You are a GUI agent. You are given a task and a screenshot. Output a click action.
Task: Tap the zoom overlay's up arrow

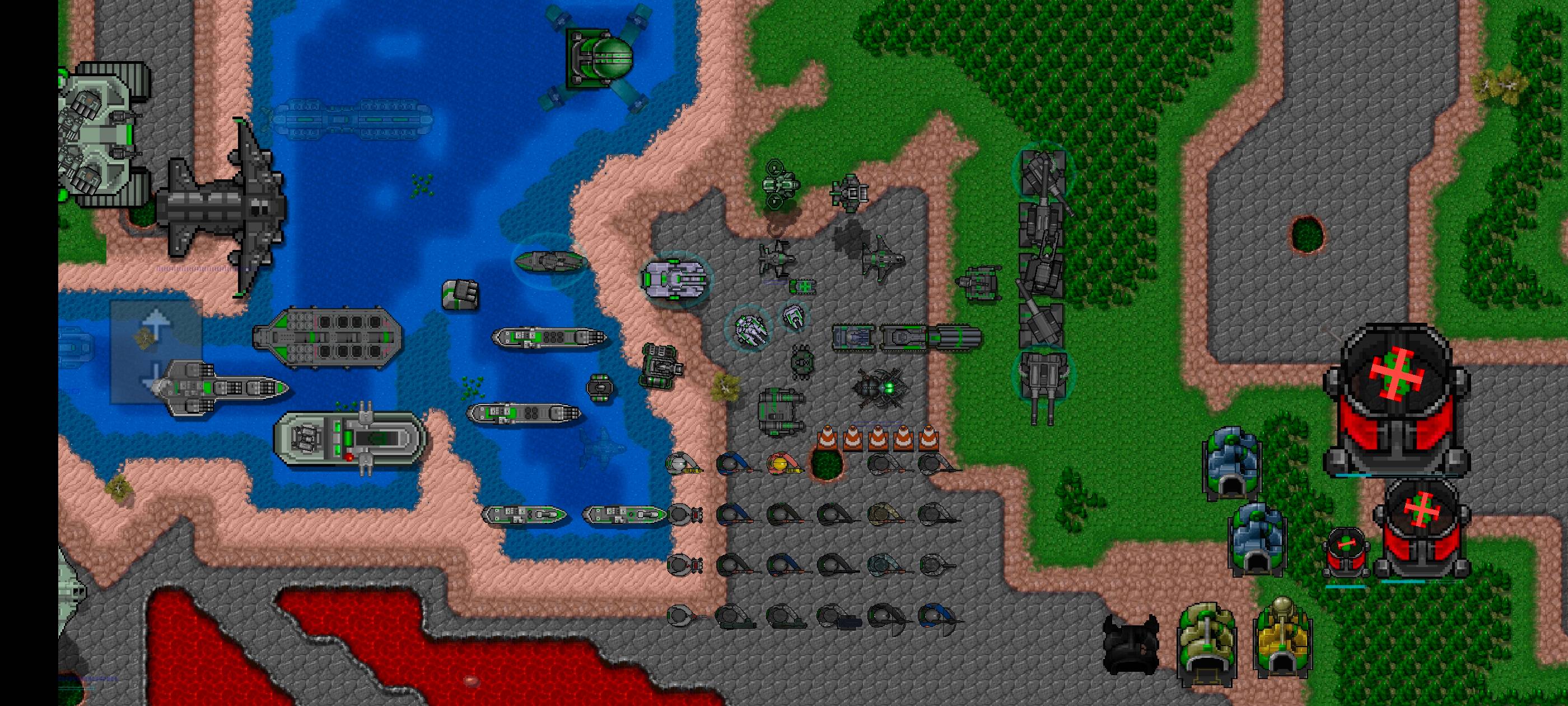pyautogui.click(x=156, y=324)
